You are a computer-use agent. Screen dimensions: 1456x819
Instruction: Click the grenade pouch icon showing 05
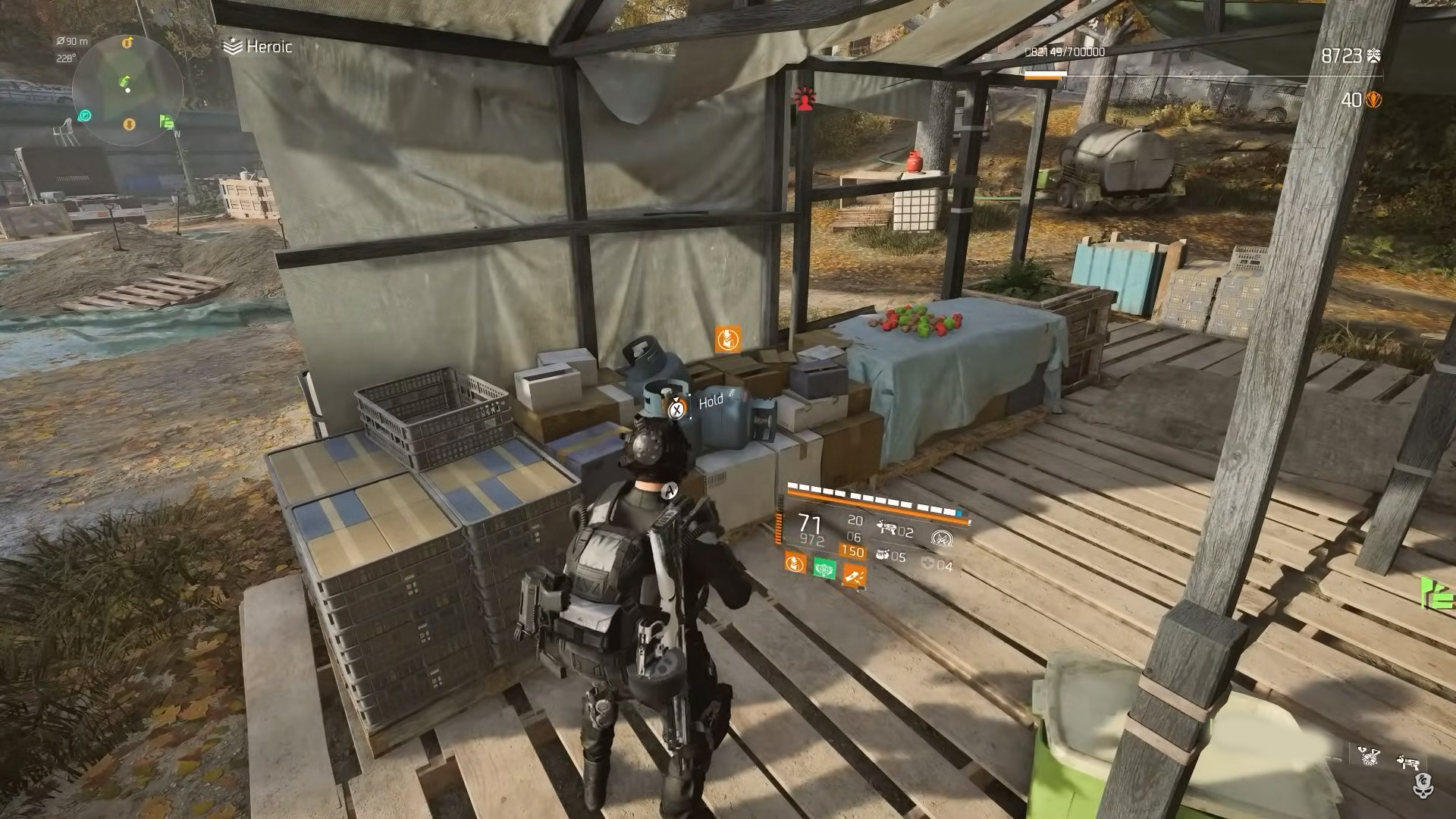tap(883, 554)
